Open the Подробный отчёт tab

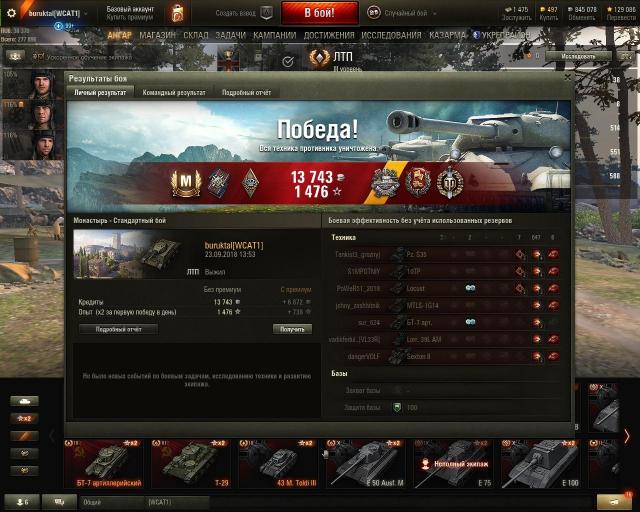click(247, 92)
